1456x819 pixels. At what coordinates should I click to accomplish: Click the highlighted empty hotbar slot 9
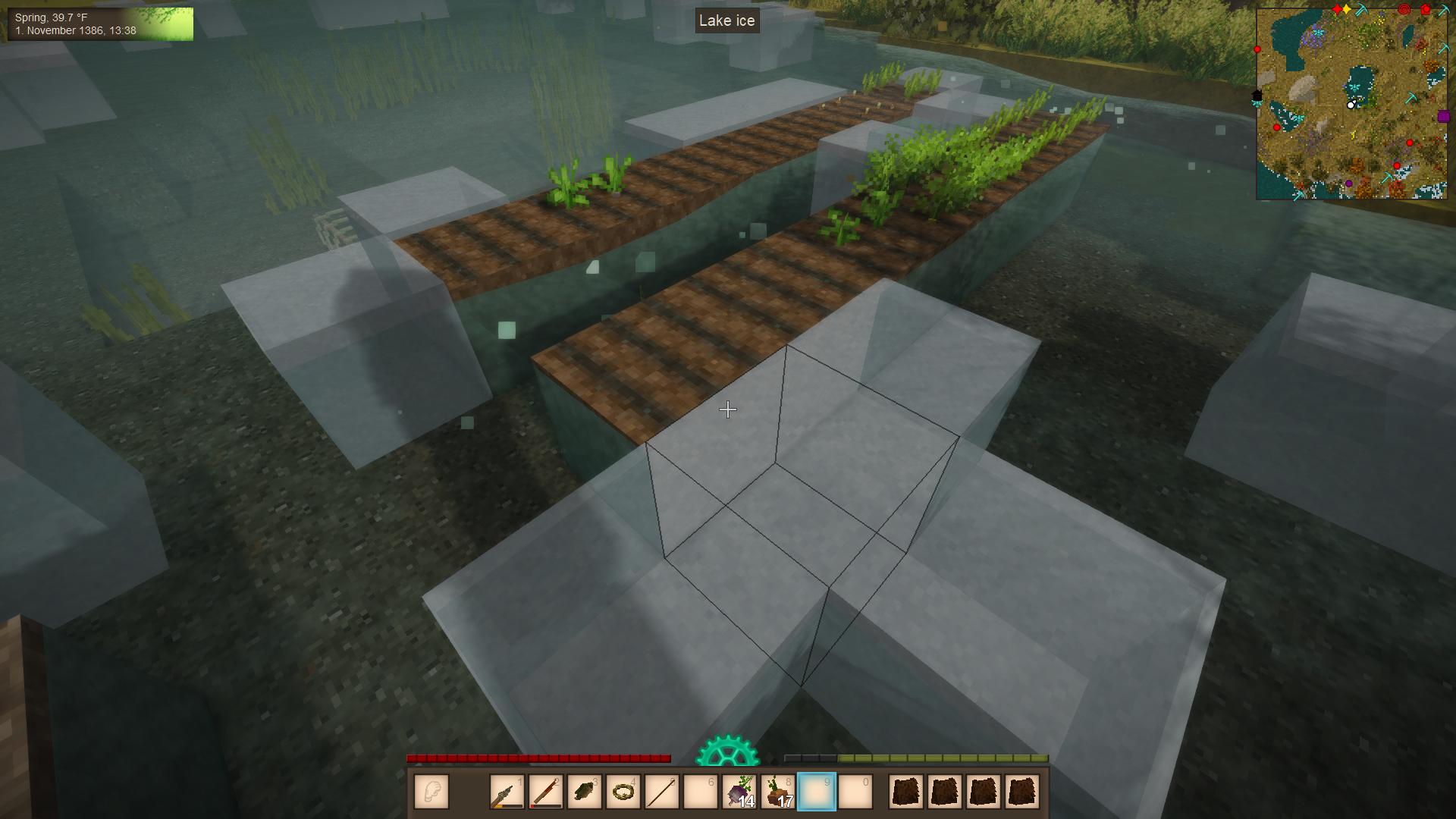point(817,792)
